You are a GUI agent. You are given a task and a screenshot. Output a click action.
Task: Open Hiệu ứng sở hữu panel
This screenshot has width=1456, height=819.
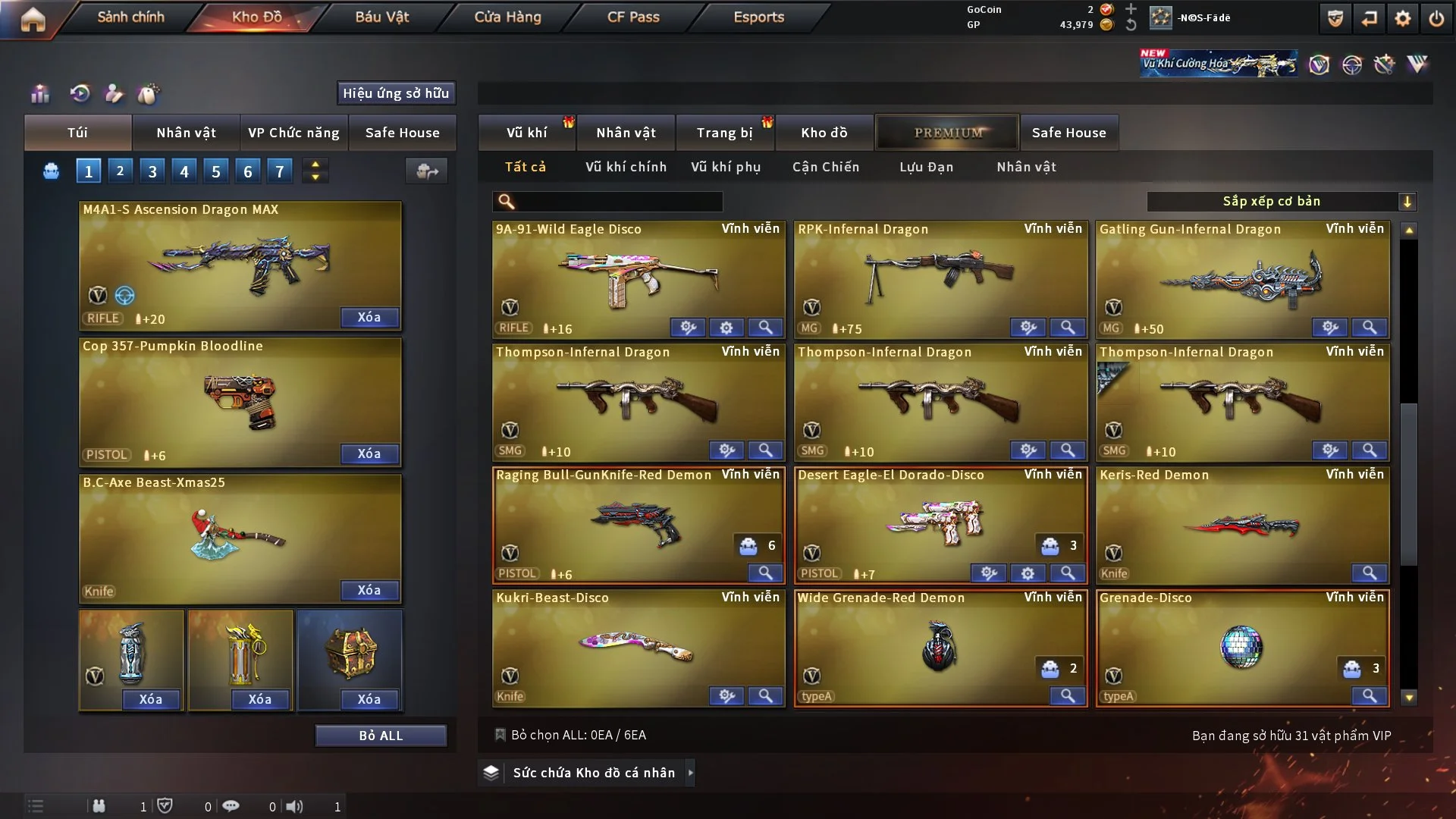click(x=396, y=93)
